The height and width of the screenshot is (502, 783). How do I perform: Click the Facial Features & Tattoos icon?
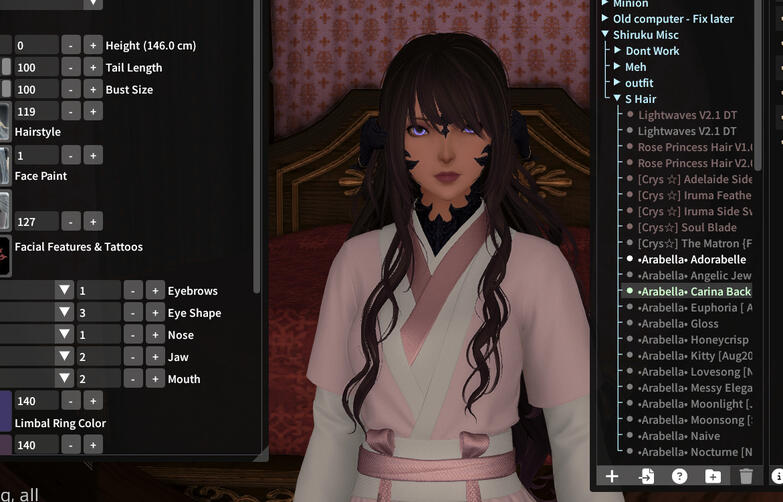pyautogui.click(x=6, y=255)
